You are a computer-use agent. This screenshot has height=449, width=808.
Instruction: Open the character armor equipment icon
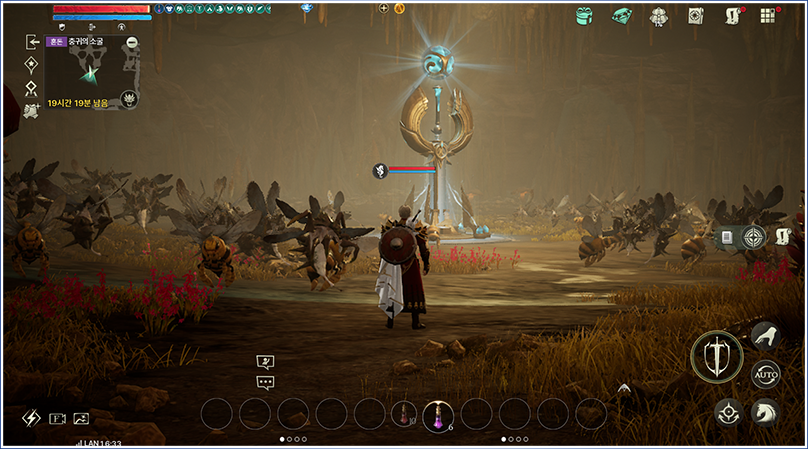tap(658, 16)
